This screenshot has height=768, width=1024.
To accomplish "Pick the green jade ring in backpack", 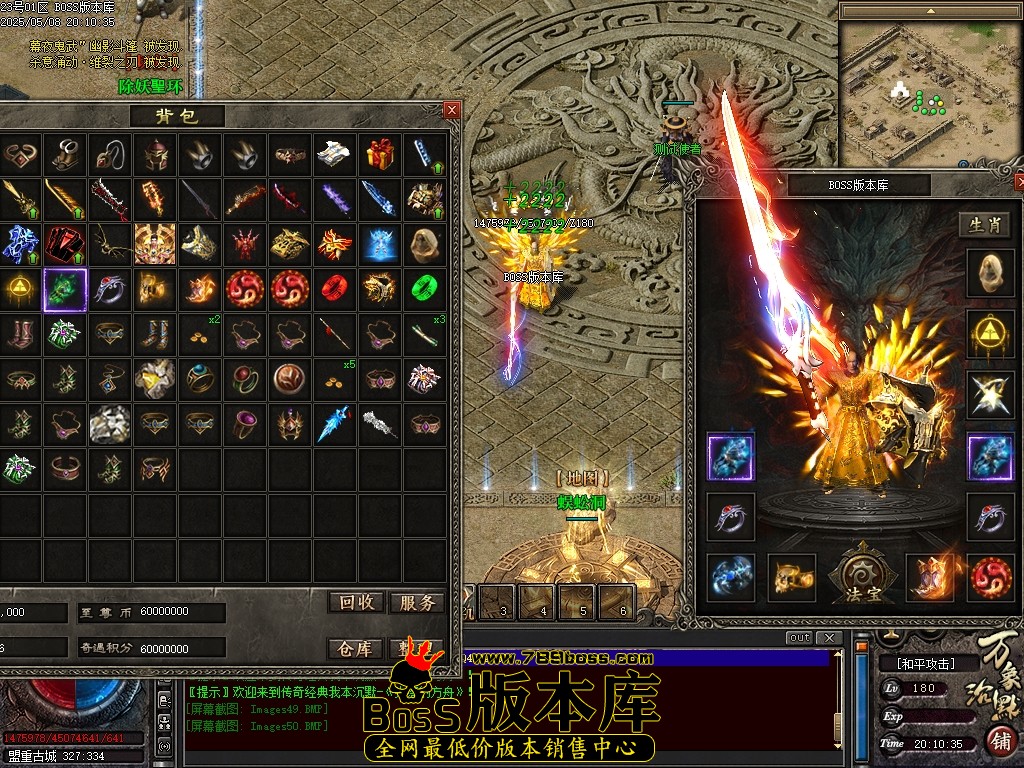I will (x=426, y=289).
